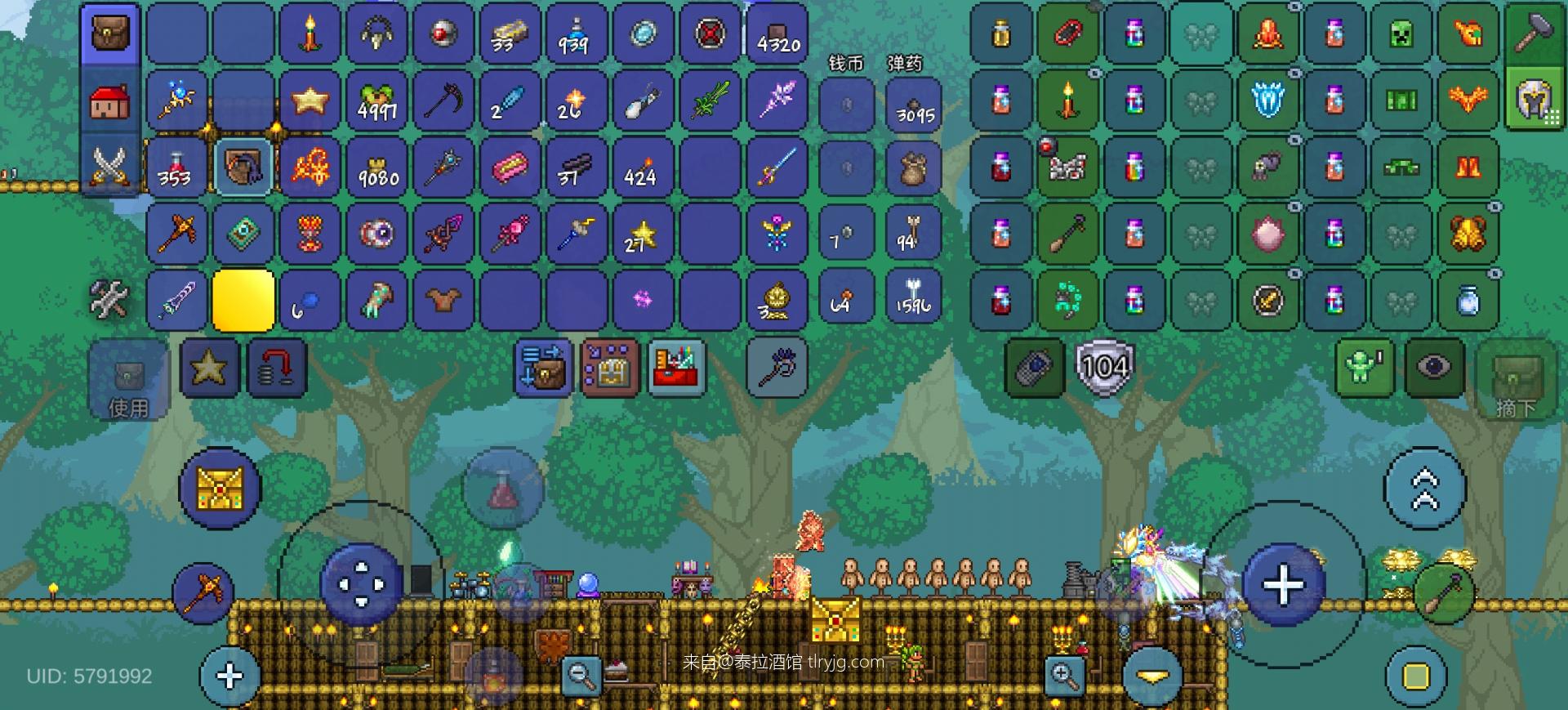Viewport: 1568px width, 710px height.
Task: Activate the red toolbox button
Action: click(x=676, y=368)
